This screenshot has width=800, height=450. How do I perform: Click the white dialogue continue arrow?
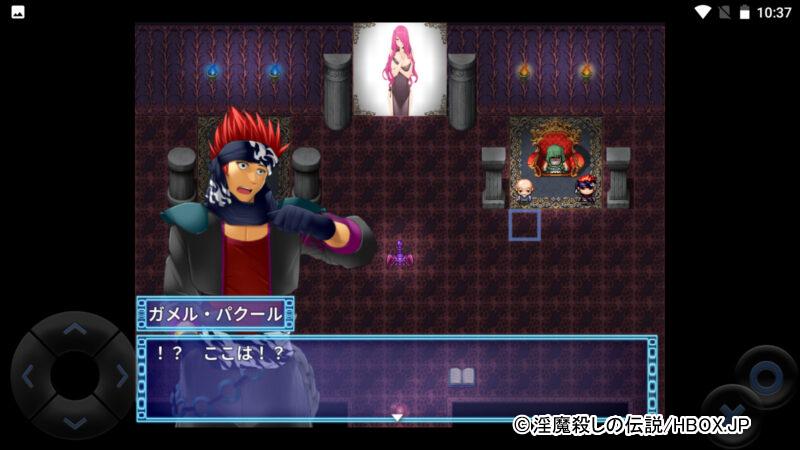click(397, 417)
